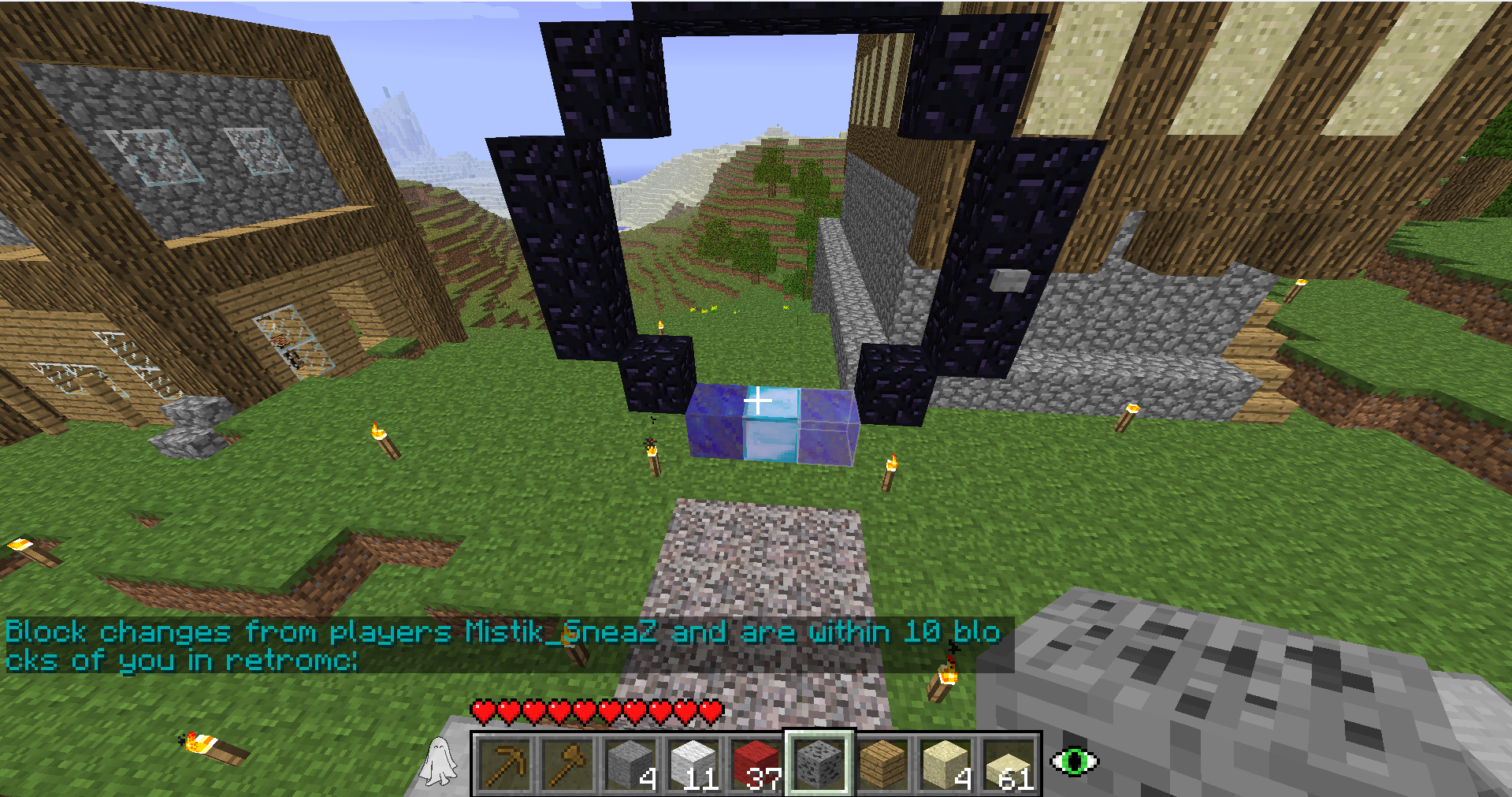Image resolution: width=1512 pixels, height=797 pixels.
Task: Select the white wool stack of 11
Action: tap(693, 763)
